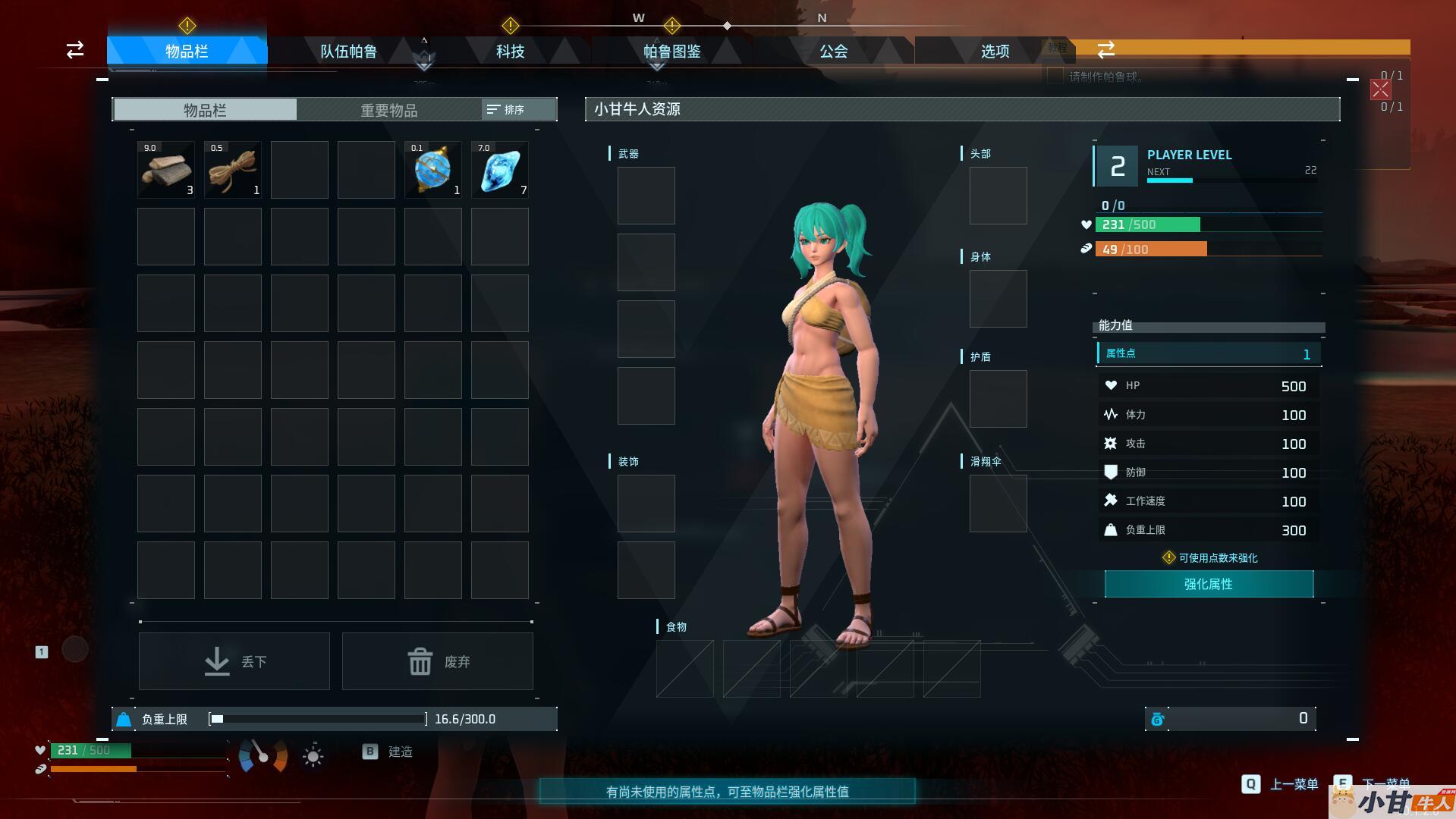The width and height of the screenshot is (1456, 819).
Task: Click the 废弃 discard button
Action: (438, 661)
